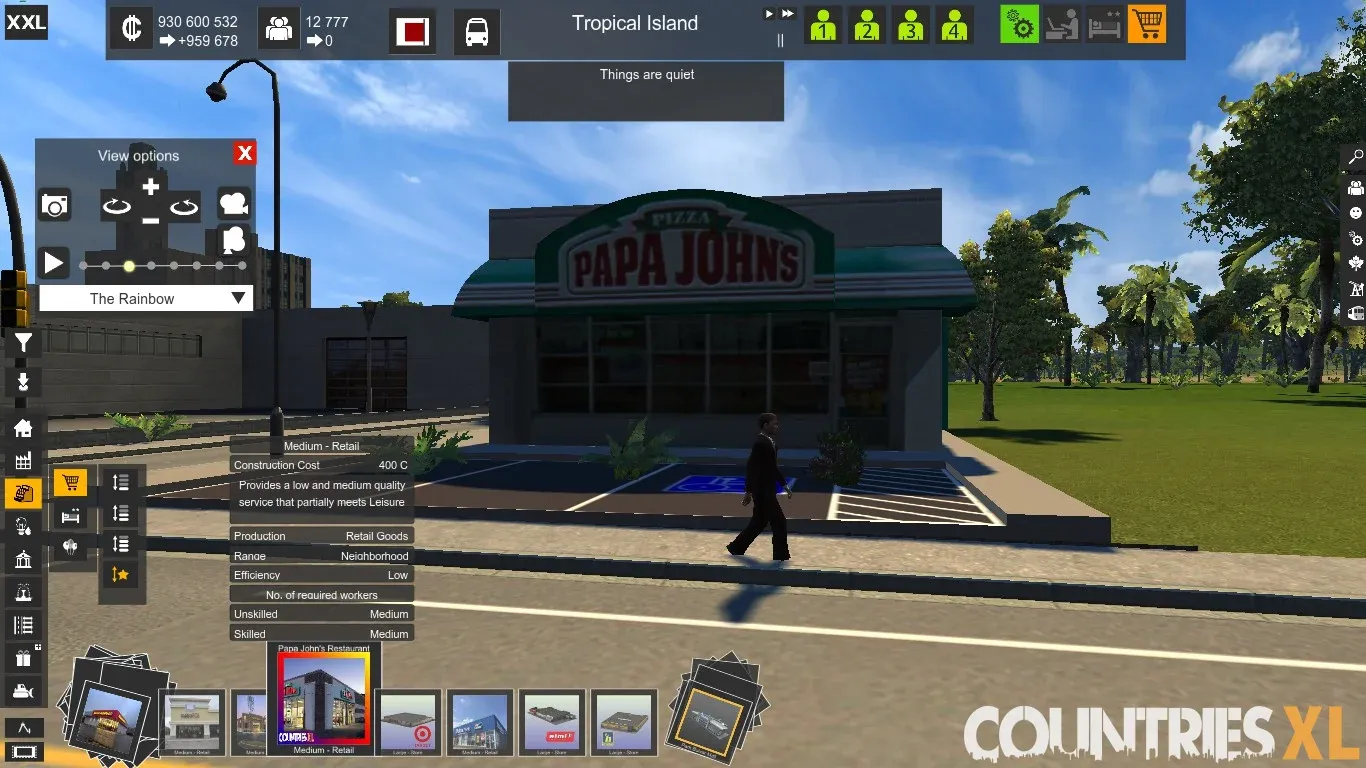This screenshot has height=768, width=1366.
Task: Take a screenshot with the camera icon
Action: click(54, 205)
